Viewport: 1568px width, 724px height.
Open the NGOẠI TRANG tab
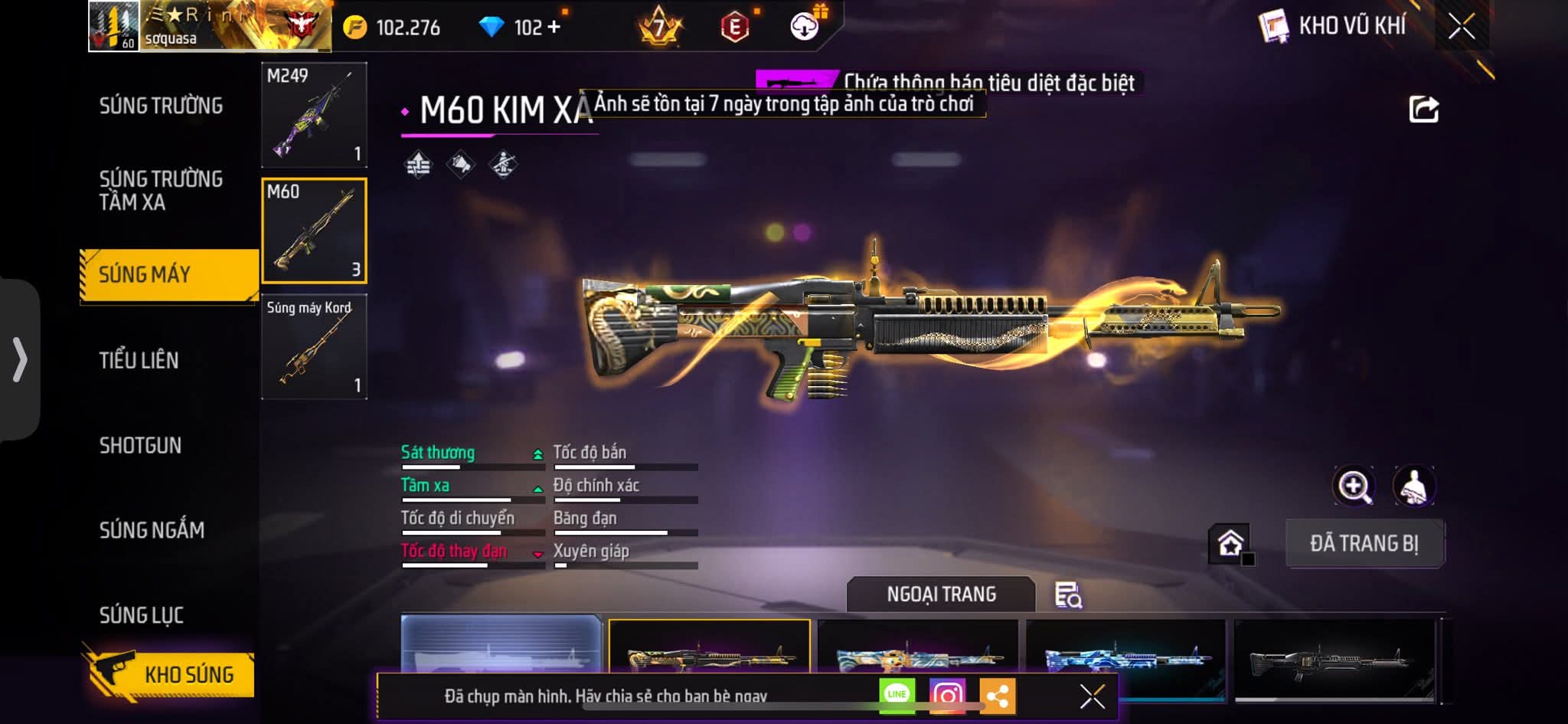click(941, 595)
